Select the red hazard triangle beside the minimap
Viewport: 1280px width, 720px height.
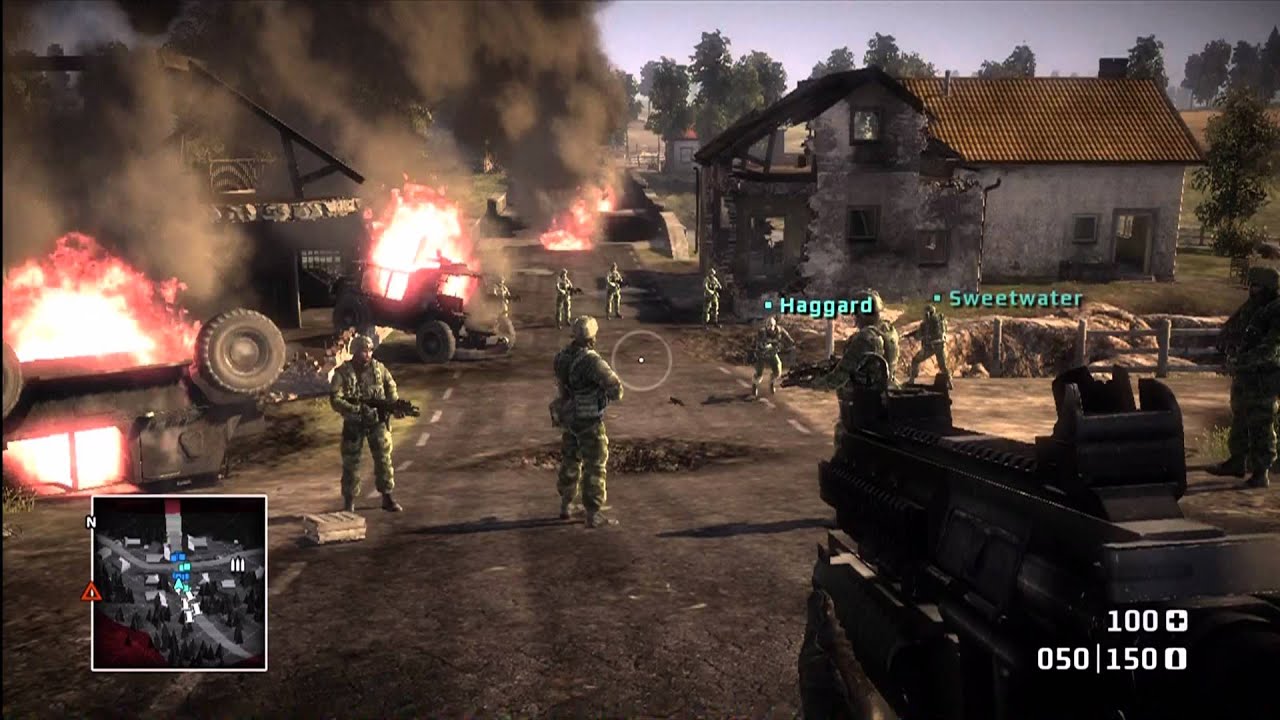(92, 588)
